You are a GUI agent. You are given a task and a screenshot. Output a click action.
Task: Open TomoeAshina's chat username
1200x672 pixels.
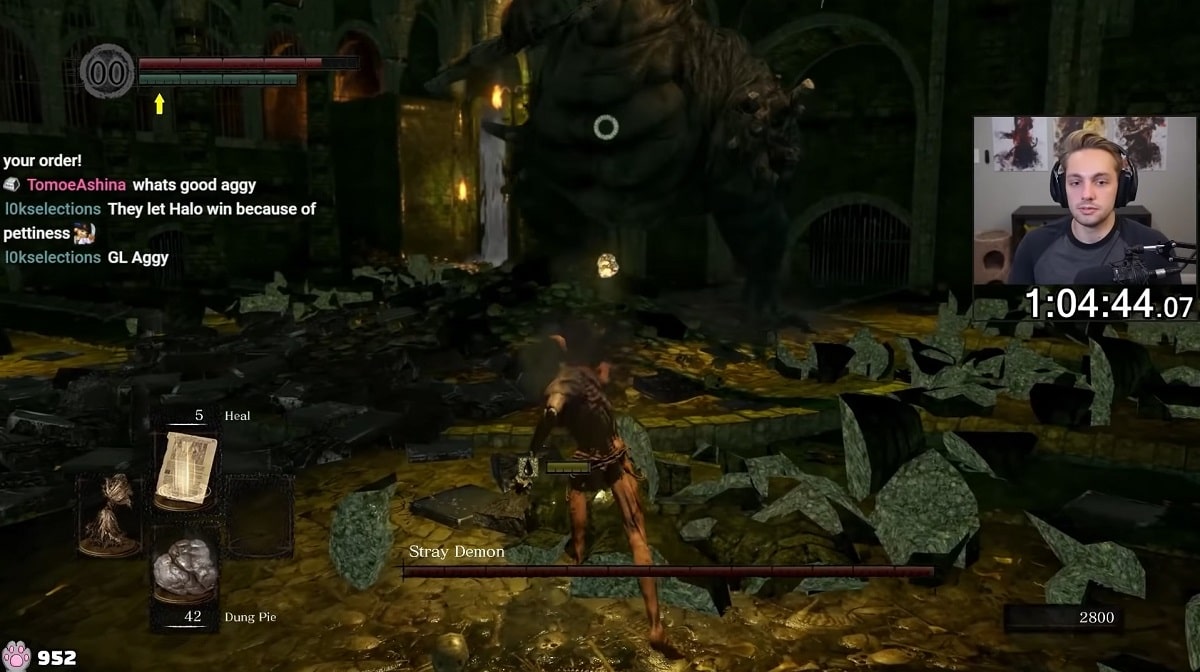click(x=77, y=185)
